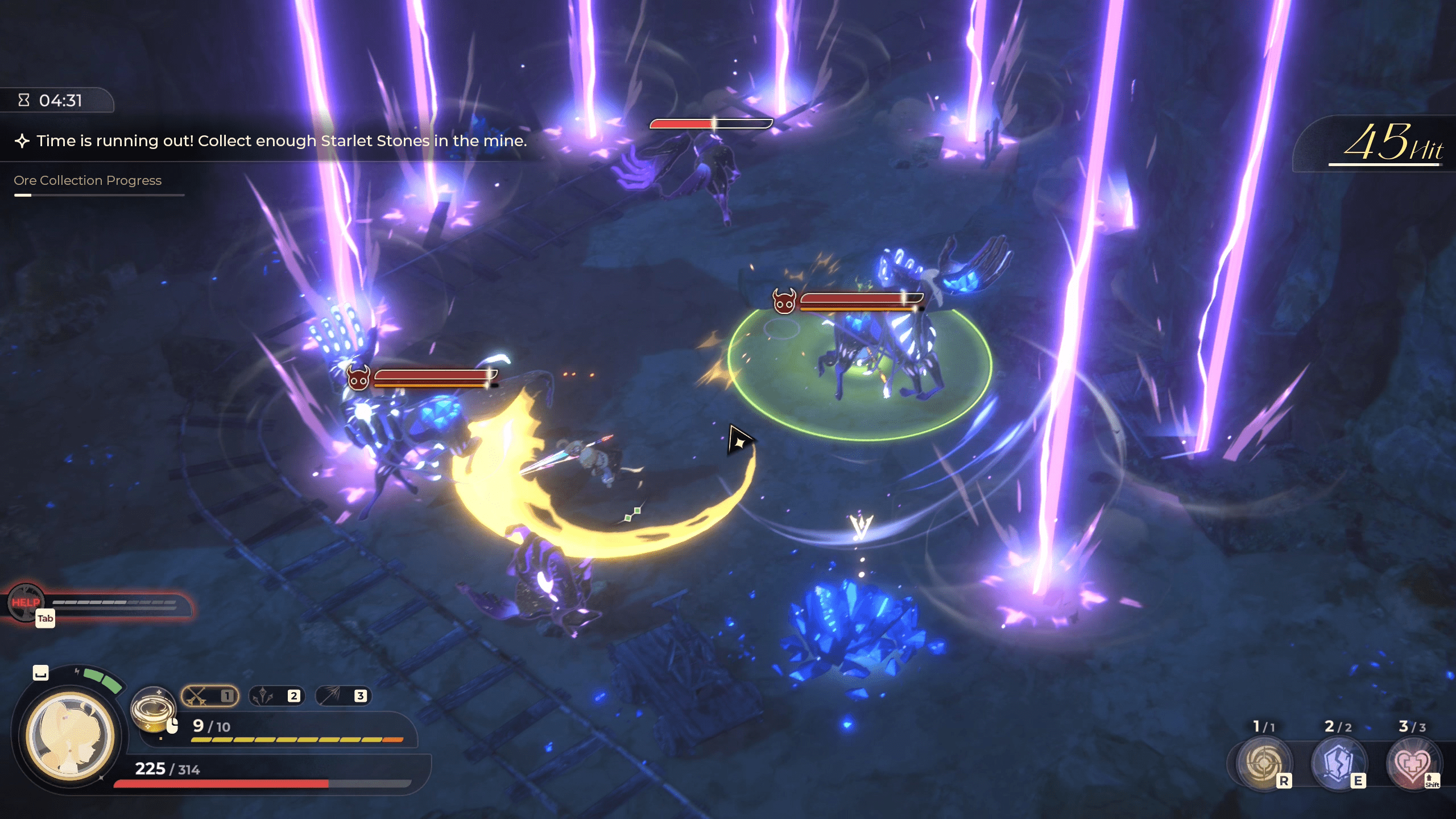Click the blonde character portrait
This screenshot has height=819, width=1456.
[70, 735]
